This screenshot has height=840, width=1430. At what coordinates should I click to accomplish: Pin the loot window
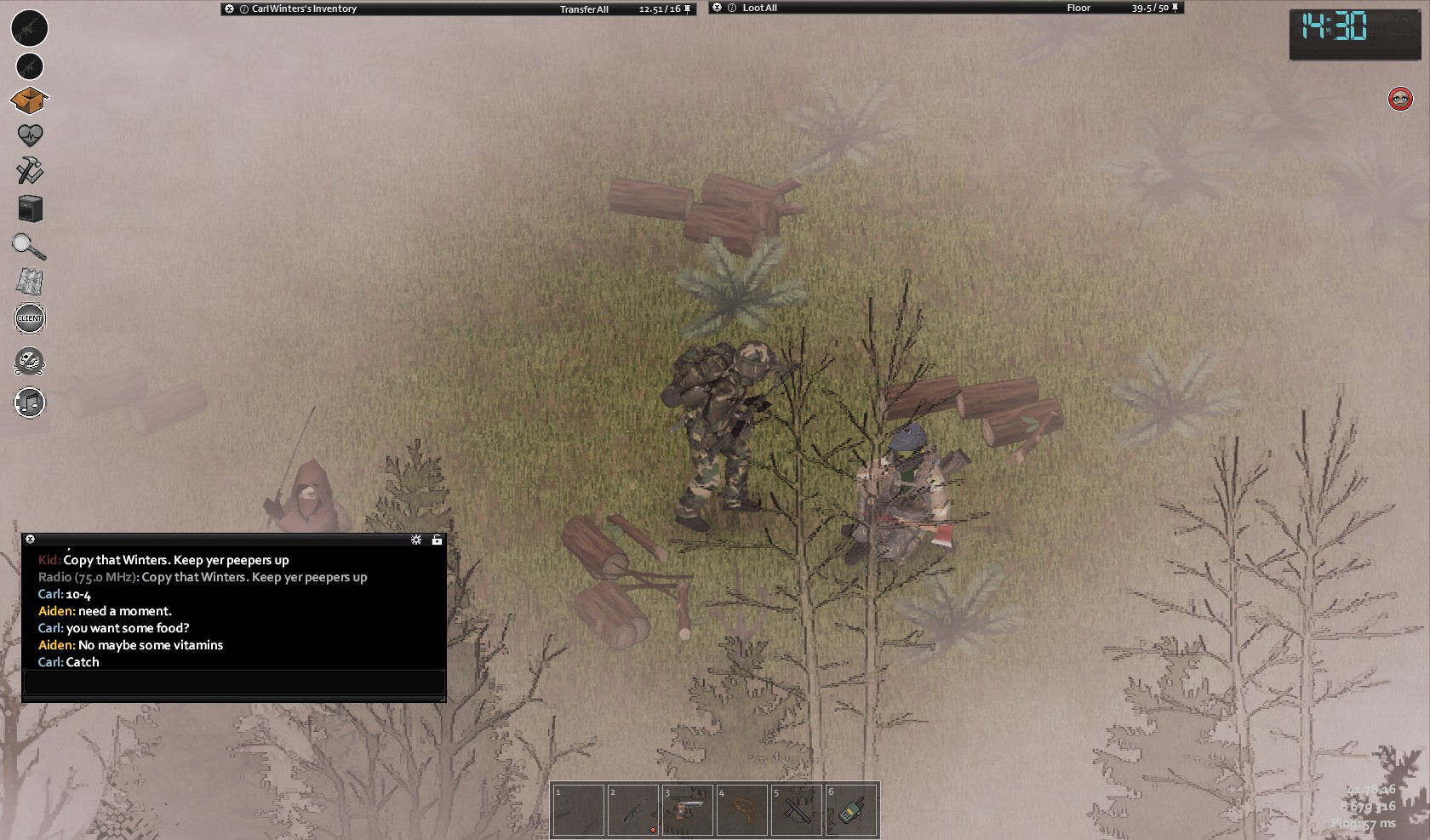tap(1175, 9)
